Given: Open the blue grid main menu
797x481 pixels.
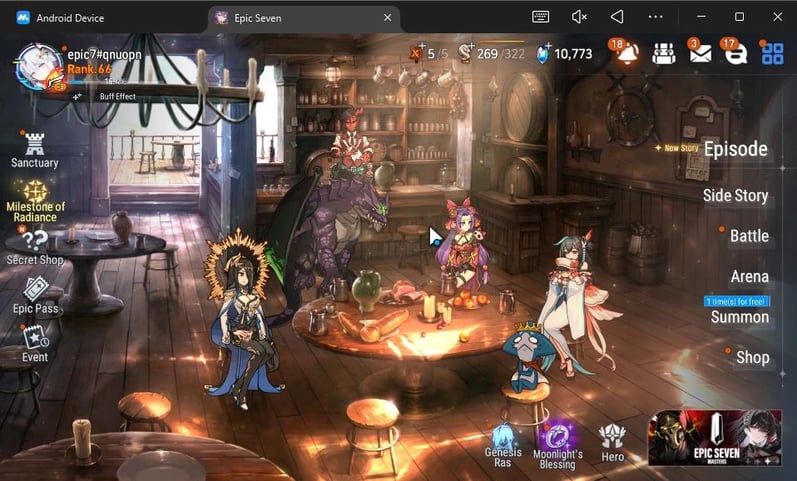Looking at the screenshot, I should pyautogui.click(x=772, y=54).
